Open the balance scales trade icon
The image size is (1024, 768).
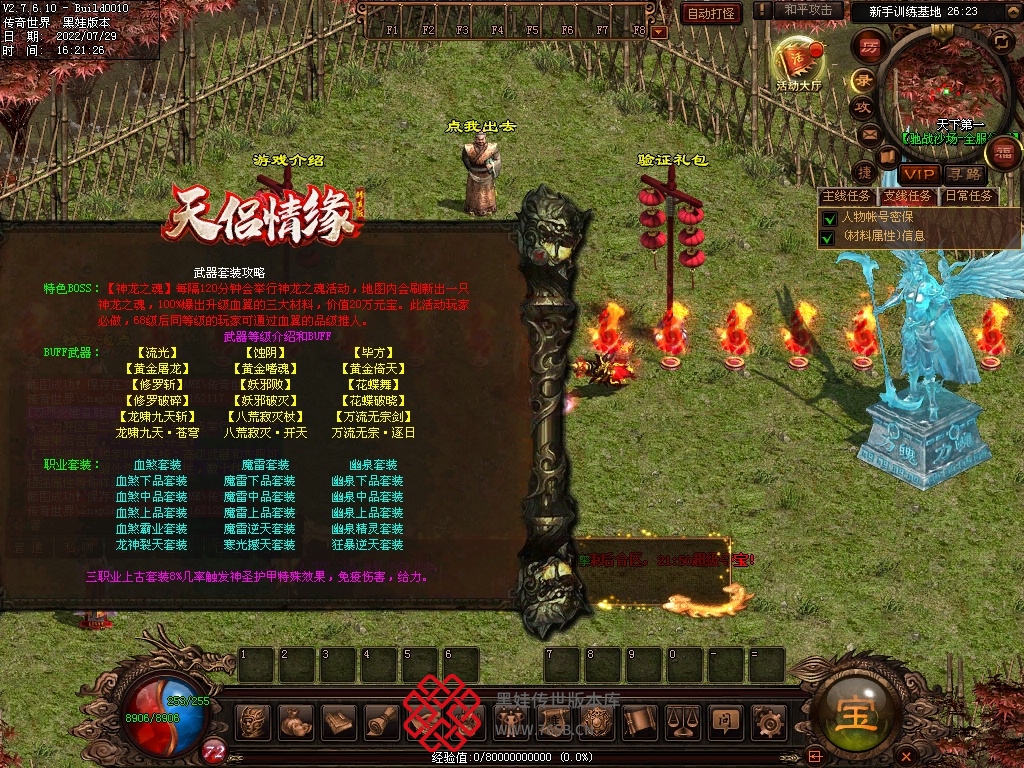(x=682, y=720)
